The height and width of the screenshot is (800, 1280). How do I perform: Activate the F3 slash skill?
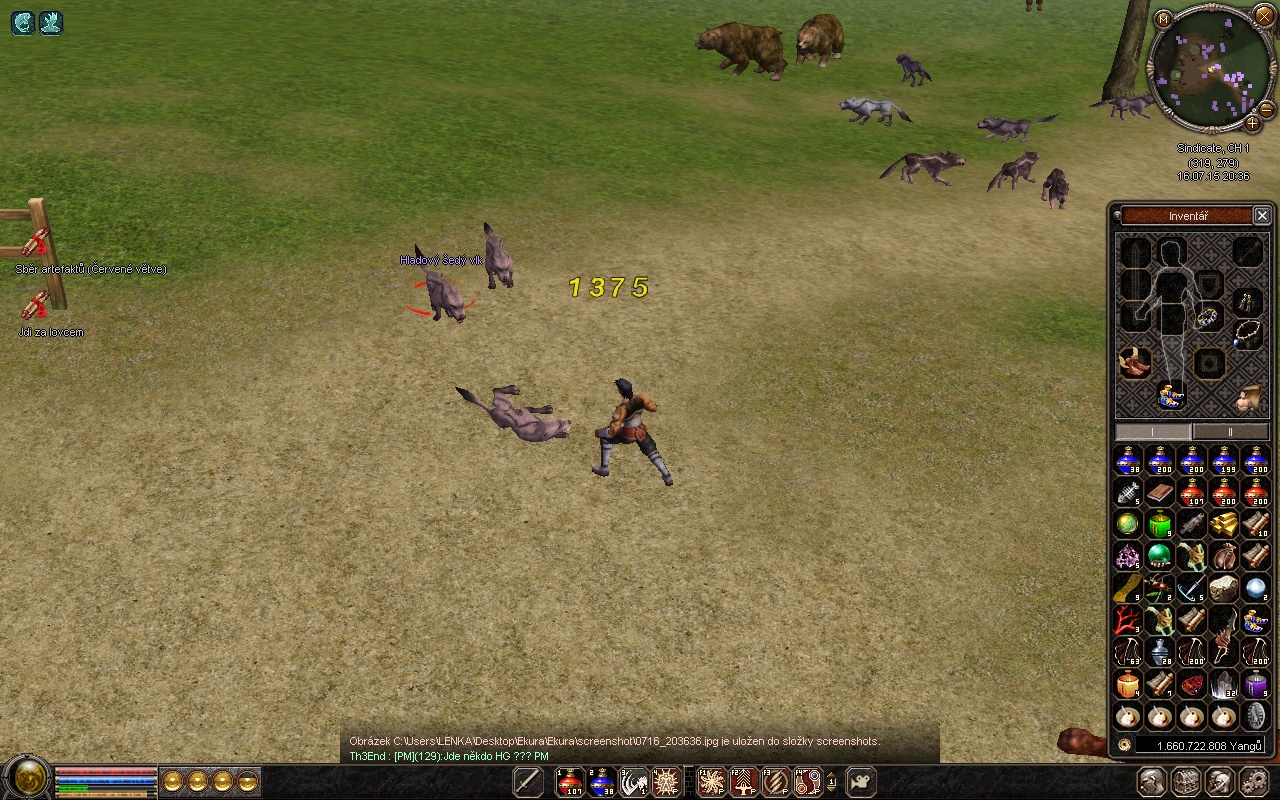tap(776, 782)
